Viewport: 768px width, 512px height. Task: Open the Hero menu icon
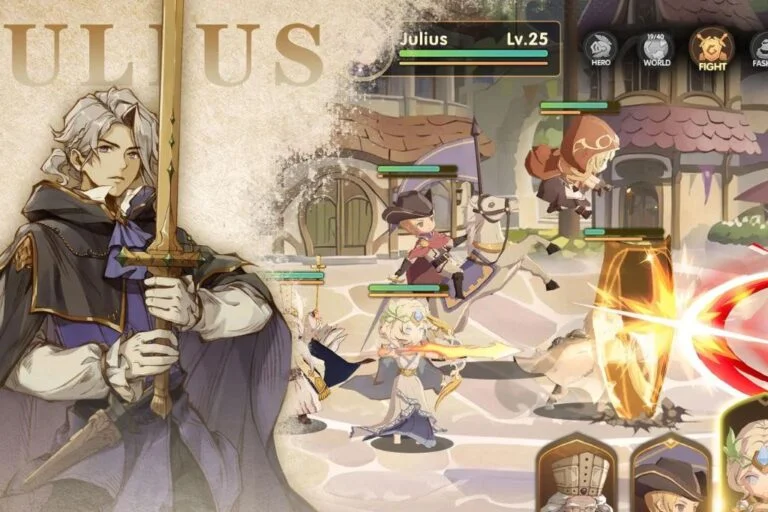600,47
